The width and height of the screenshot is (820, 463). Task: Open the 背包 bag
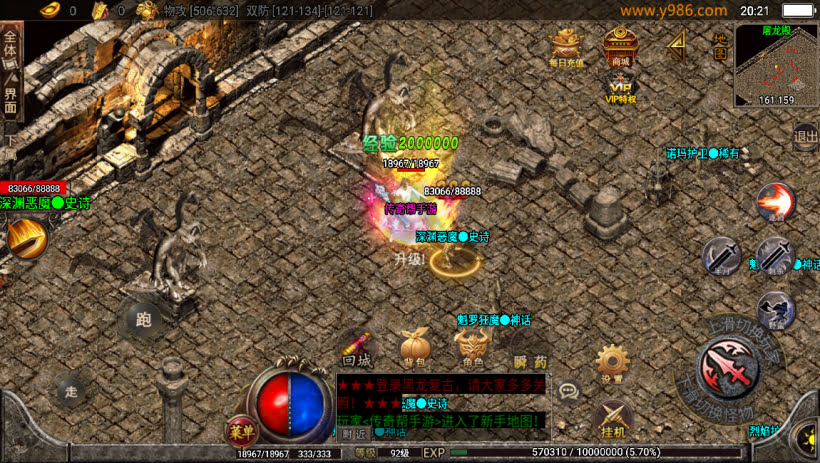tap(414, 347)
